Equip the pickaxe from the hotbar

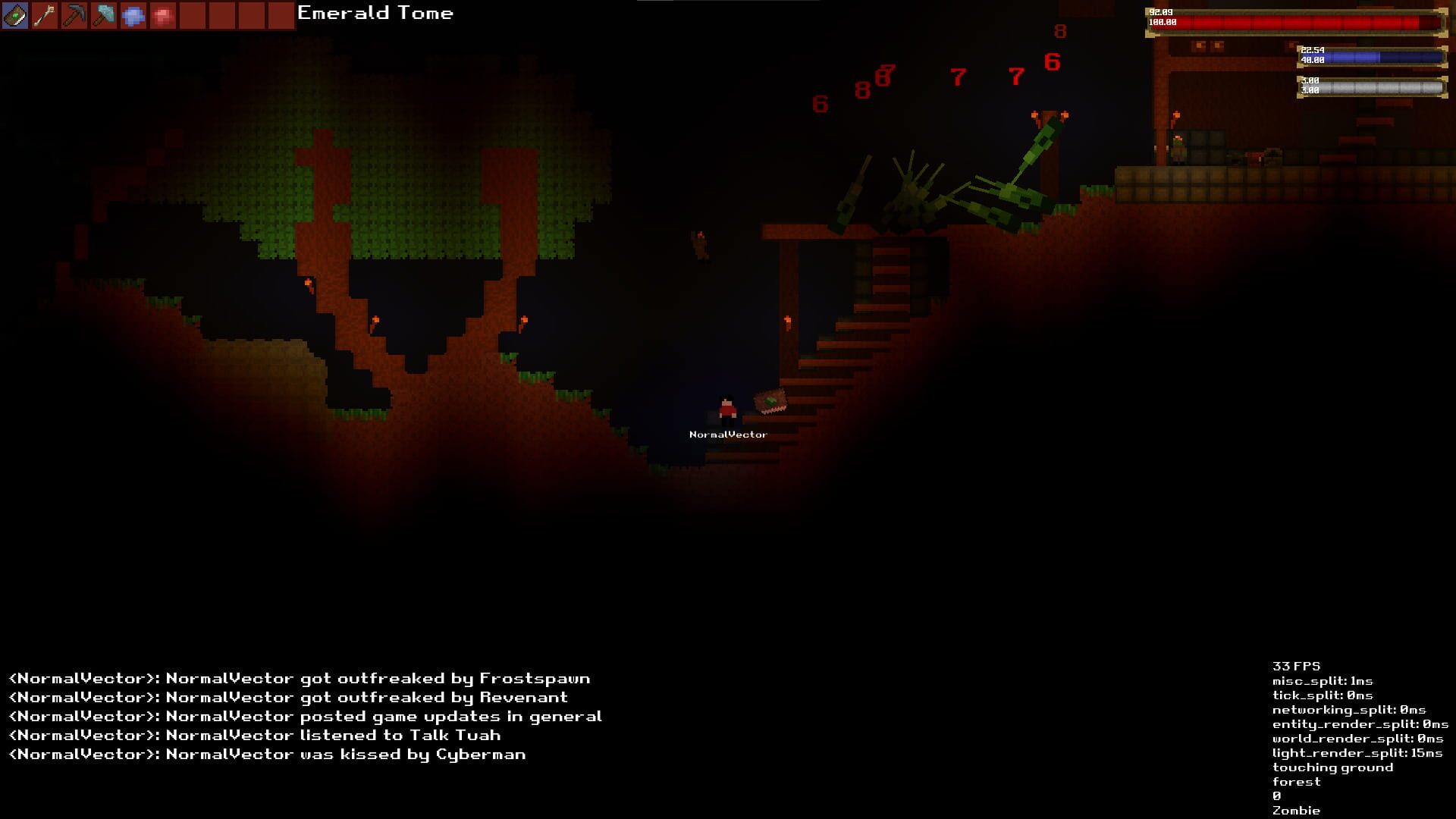point(75,14)
